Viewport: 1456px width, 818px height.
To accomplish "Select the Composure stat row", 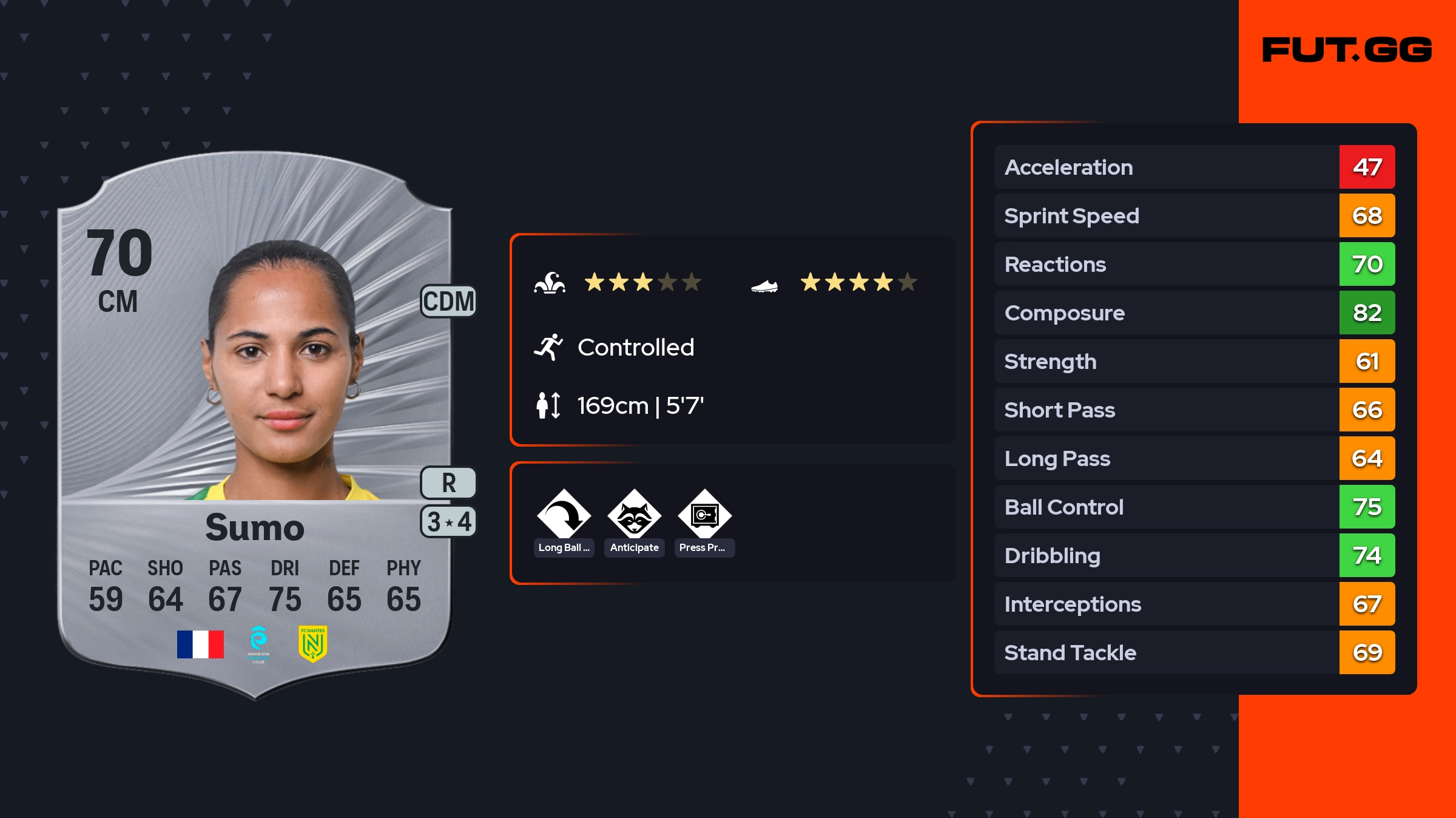I will tap(1194, 313).
